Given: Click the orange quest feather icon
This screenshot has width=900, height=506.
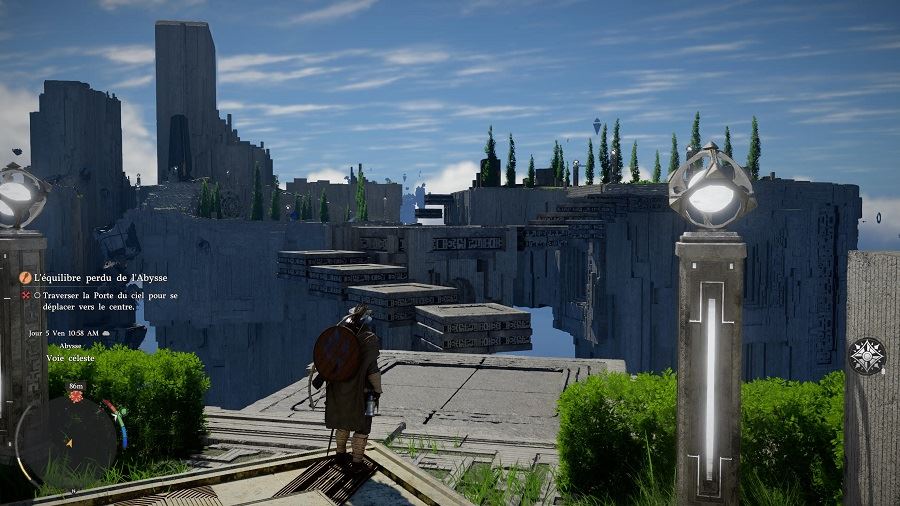Looking at the screenshot, I should pyautogui.click(x=26, y=277).
